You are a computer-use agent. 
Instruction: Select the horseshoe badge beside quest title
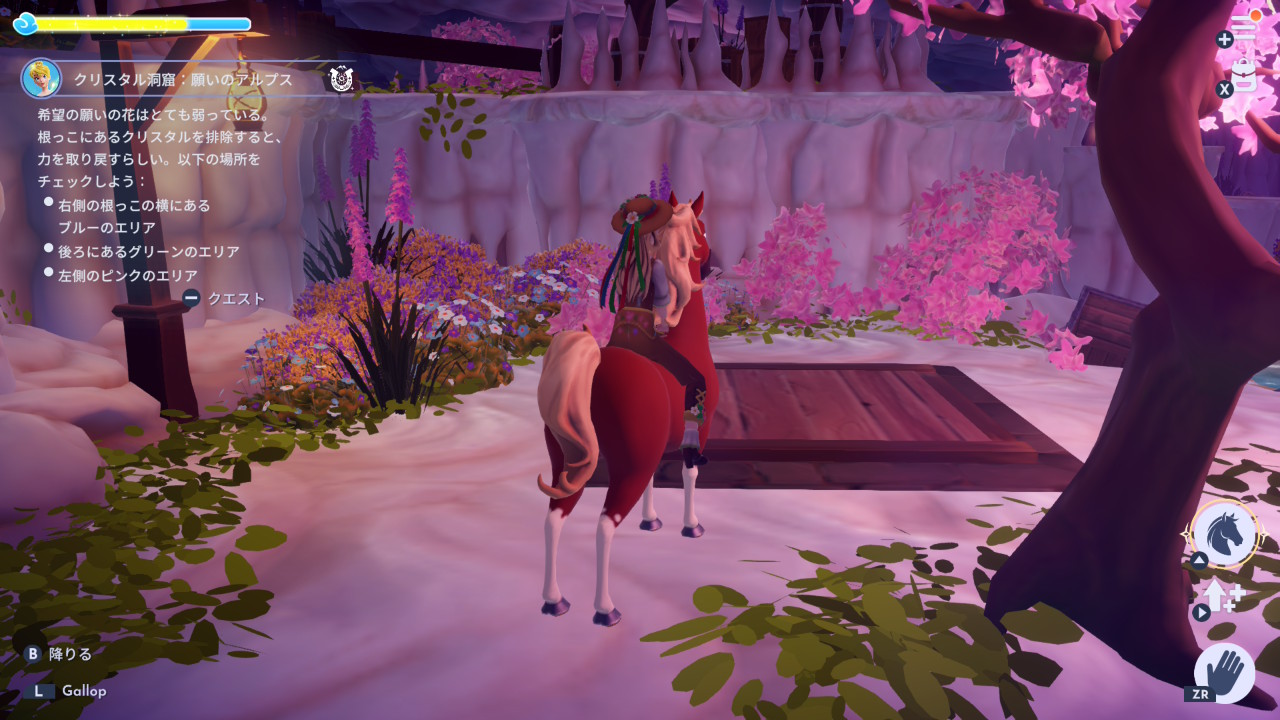click(x=341, y=79)
